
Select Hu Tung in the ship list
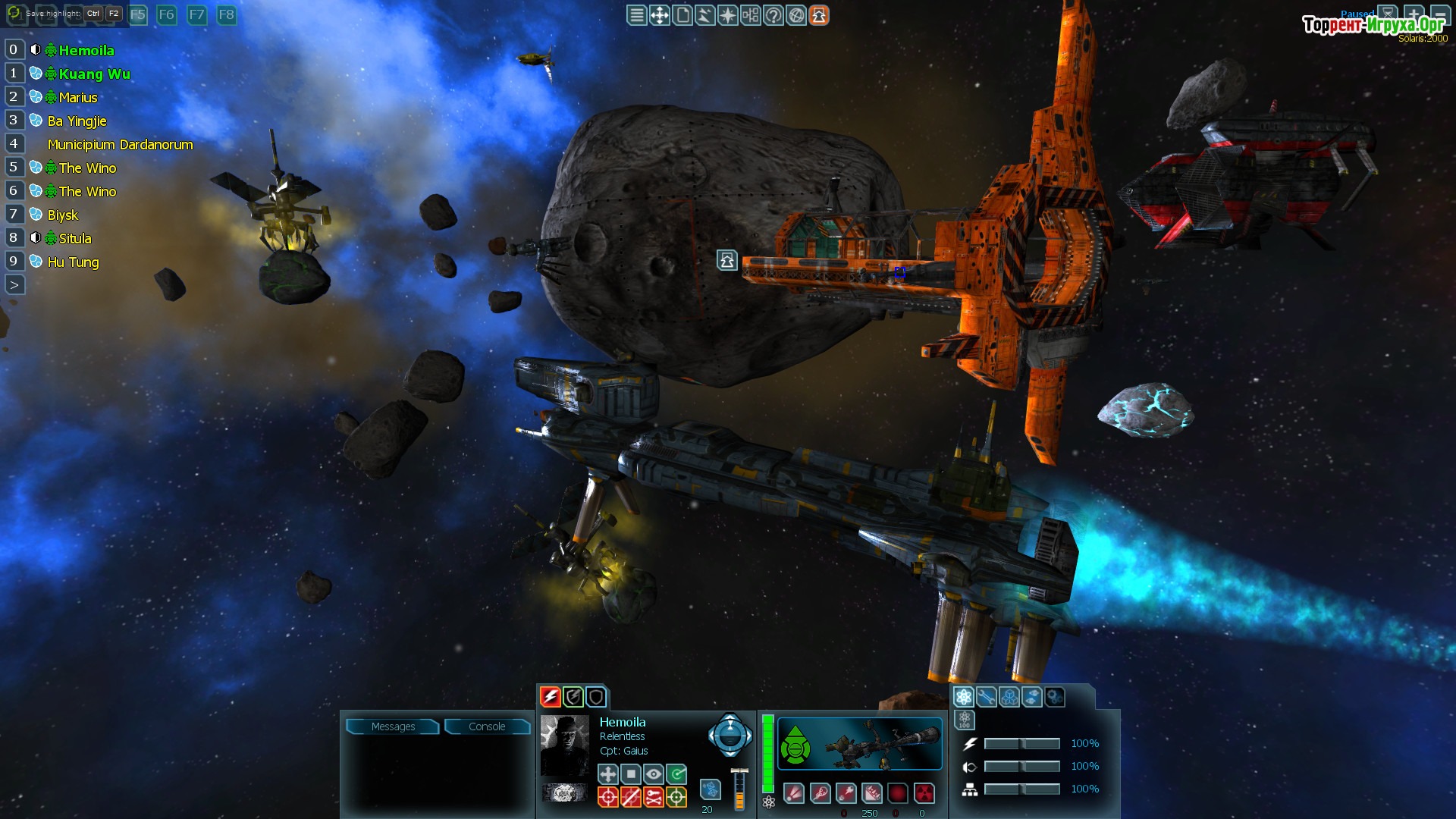tap(73, 262)
